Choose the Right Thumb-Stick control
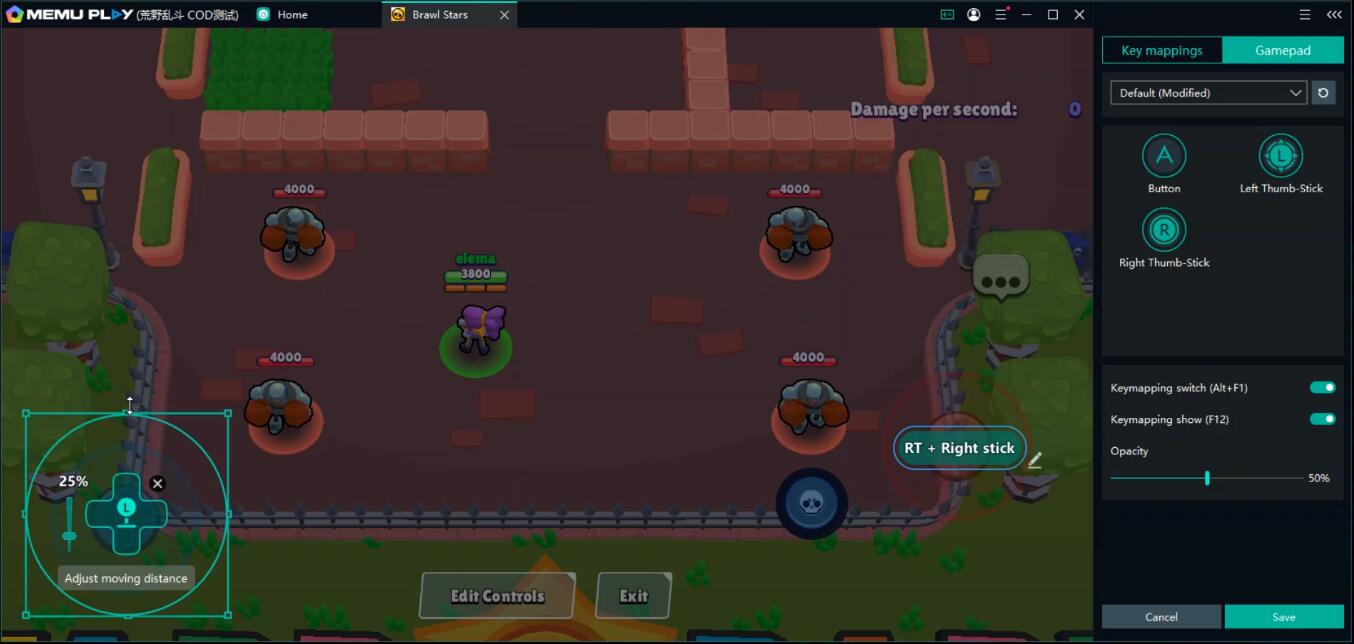This screenshot has width=1354, height=644. (1164, 231)
